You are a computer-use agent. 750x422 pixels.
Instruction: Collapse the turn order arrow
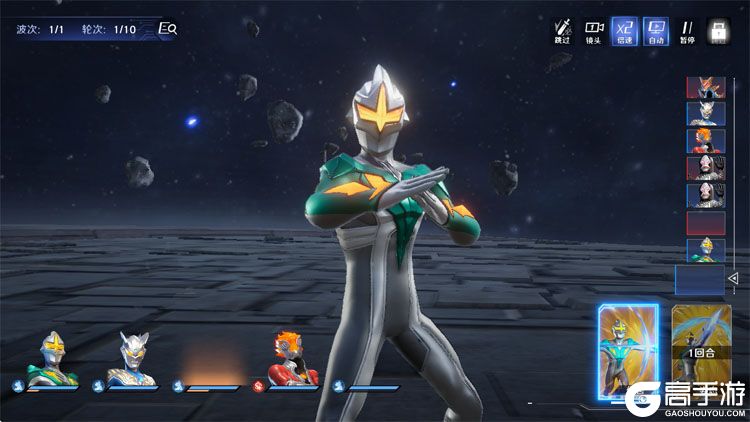coord(732,277)
